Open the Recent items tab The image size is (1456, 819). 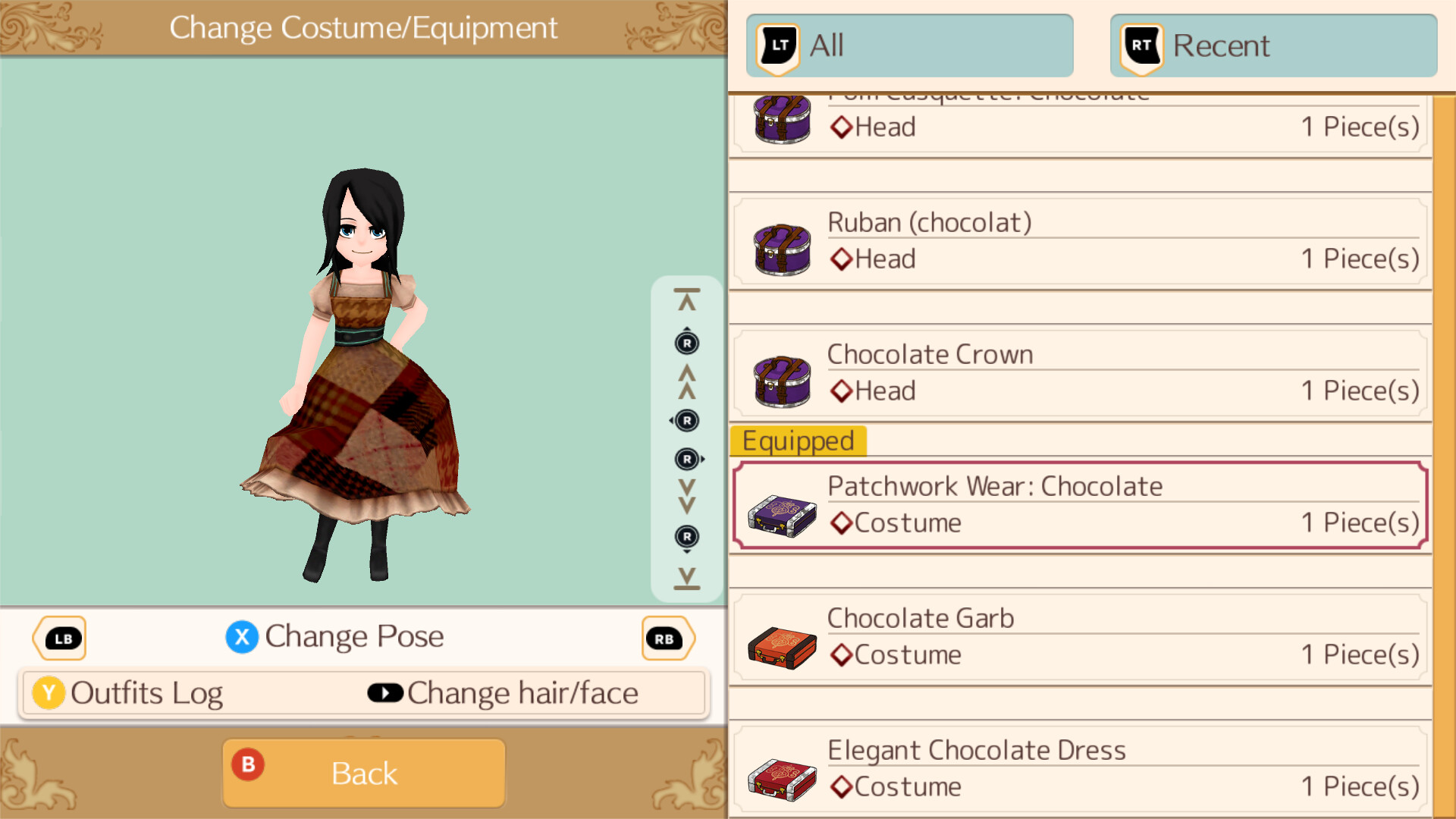(x=1273, y=45)
